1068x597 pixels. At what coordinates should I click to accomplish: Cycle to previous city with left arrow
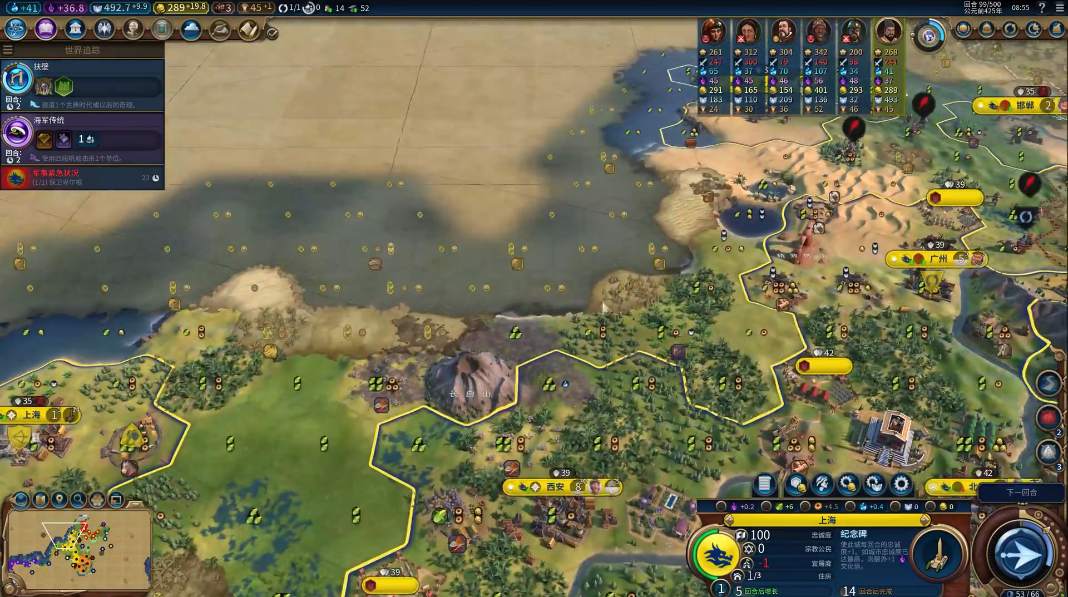click(x=727, y=520)
